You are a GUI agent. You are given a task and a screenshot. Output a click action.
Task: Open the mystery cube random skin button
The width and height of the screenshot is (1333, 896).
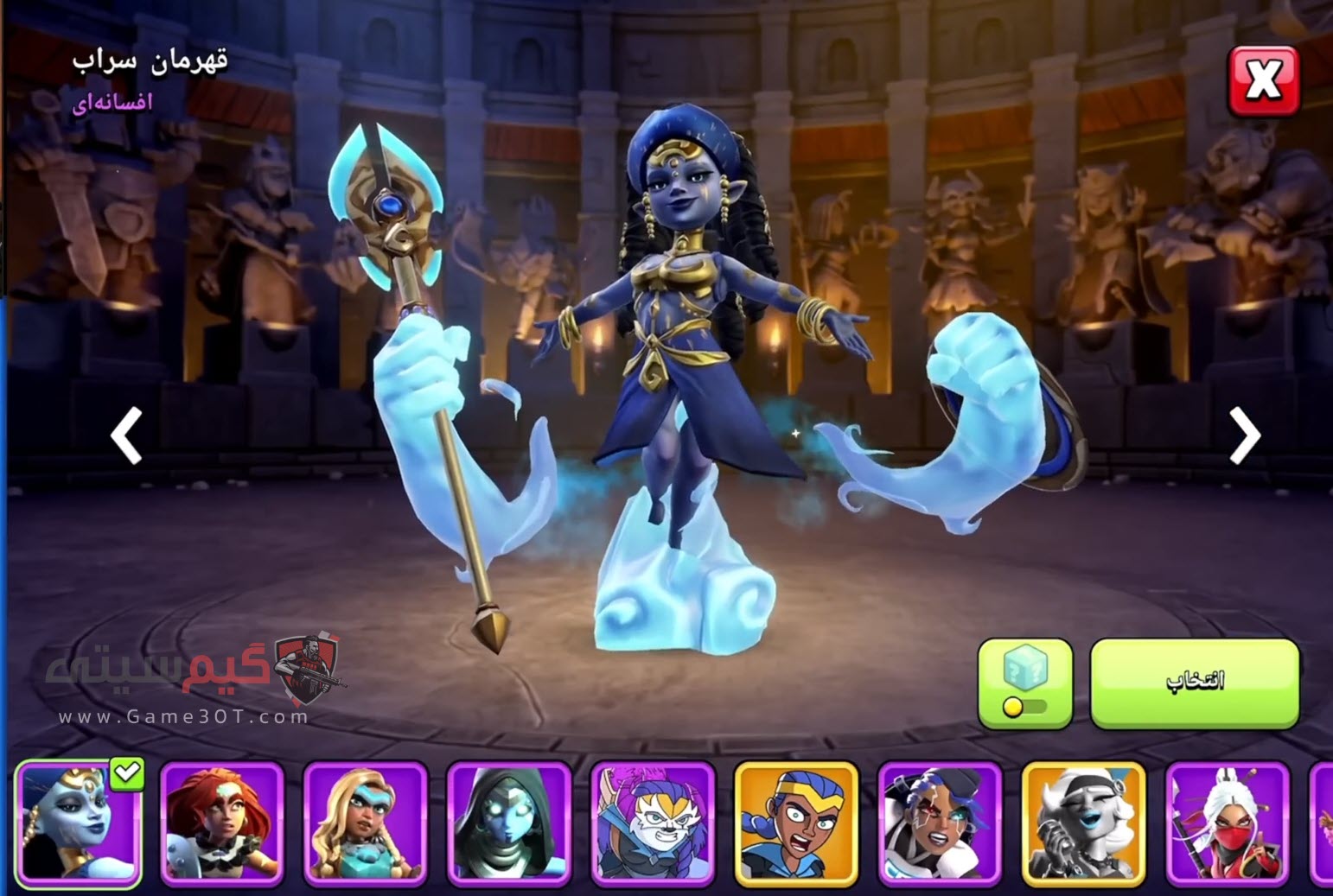1024,683
